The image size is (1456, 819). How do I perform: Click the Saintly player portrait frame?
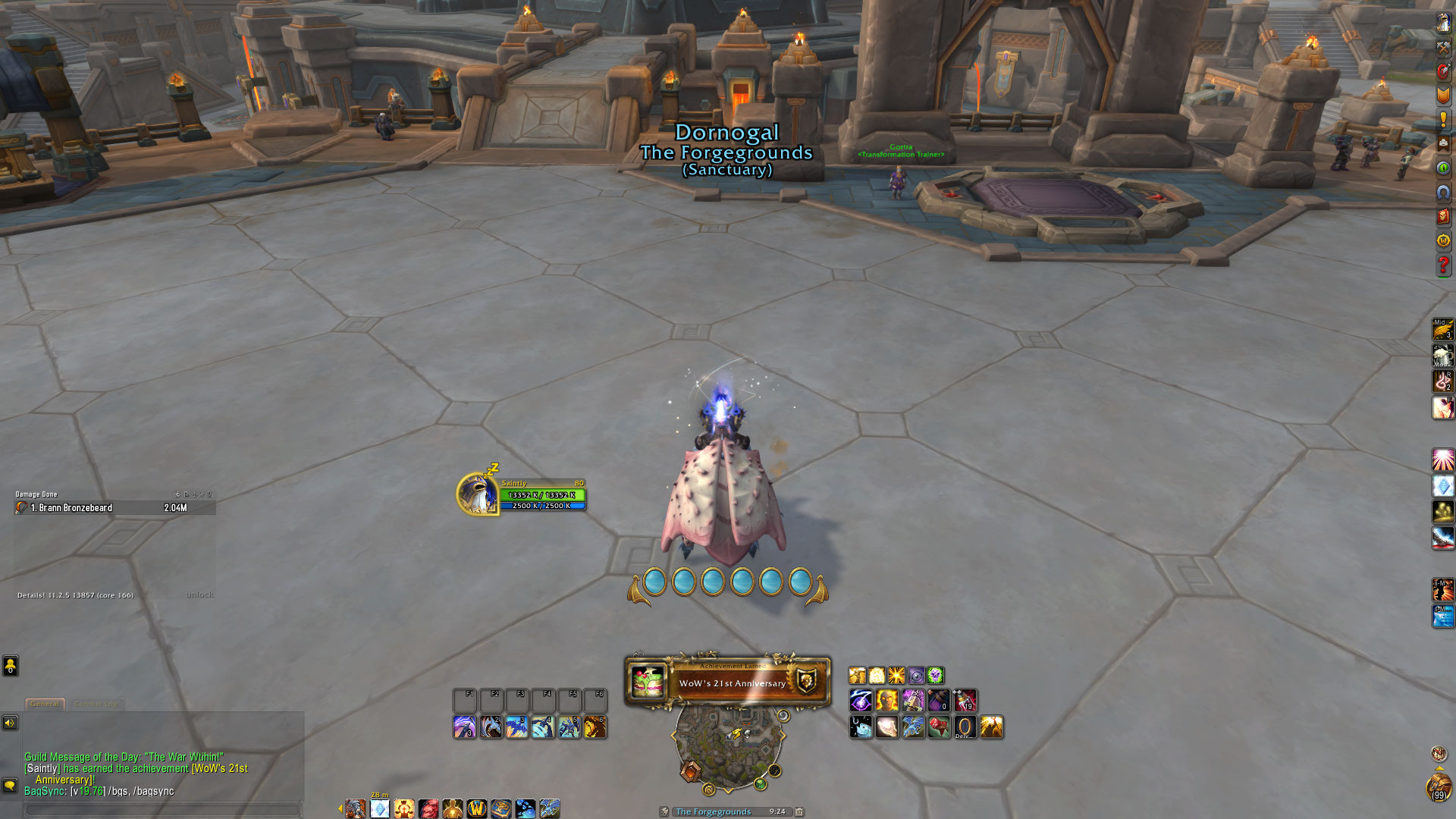[x=478, y=494]
